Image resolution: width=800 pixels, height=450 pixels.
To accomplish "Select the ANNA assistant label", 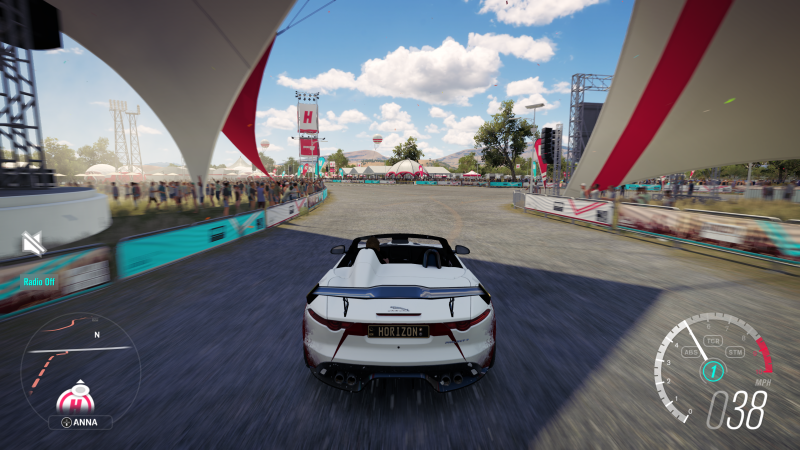I will pos(80,422).
